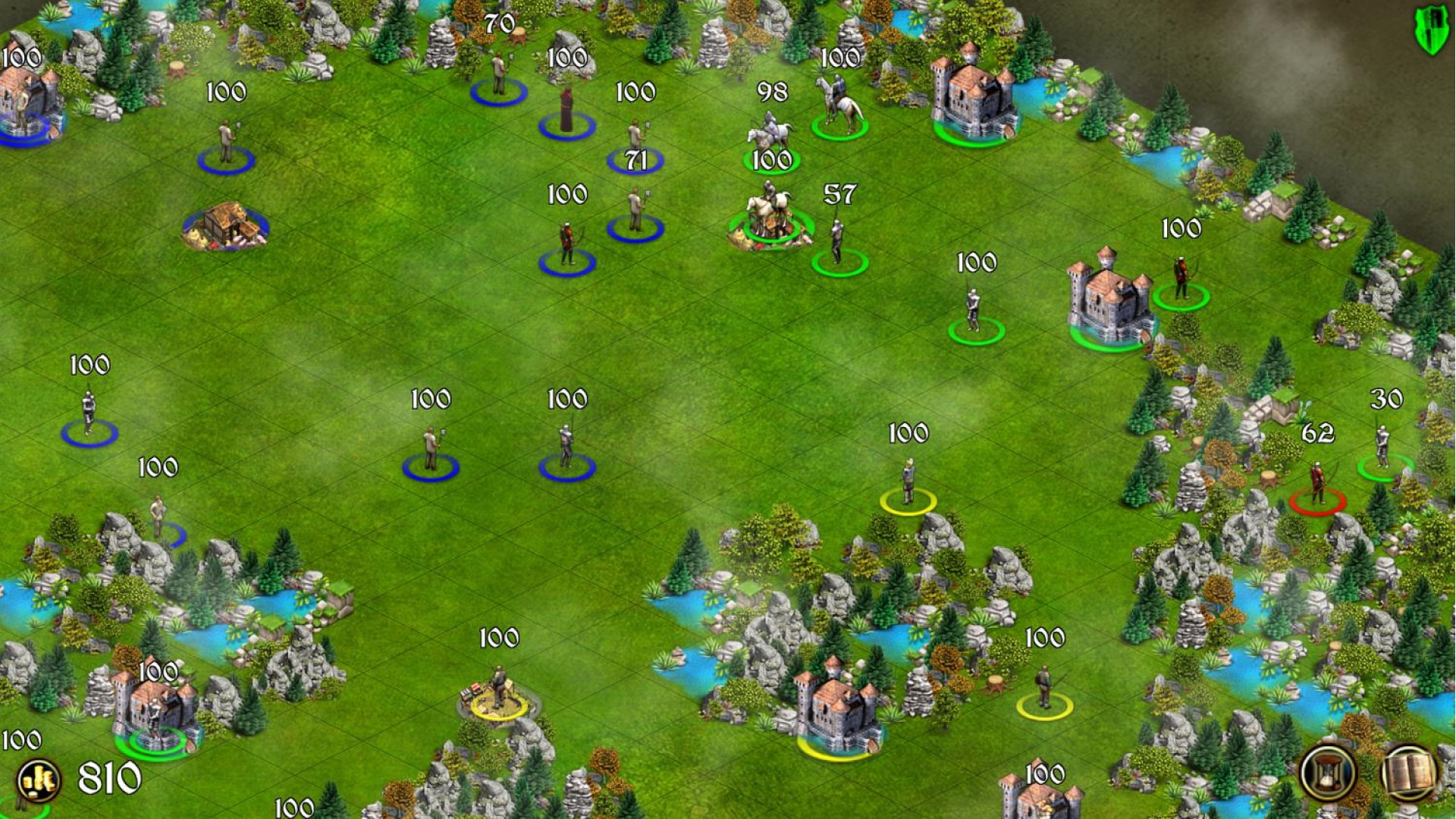1456x819 pixels.
Task: Click the green shield faction emblem
Action: 1429,30
